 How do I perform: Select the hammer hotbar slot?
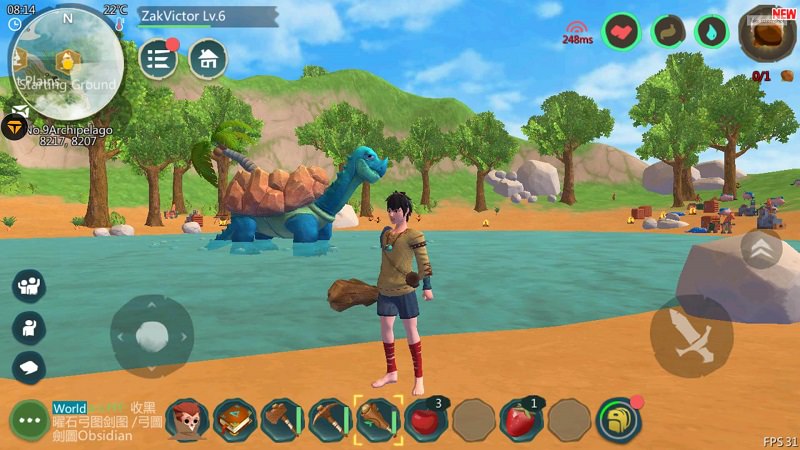pyautogui.click(x=283, y=420)
